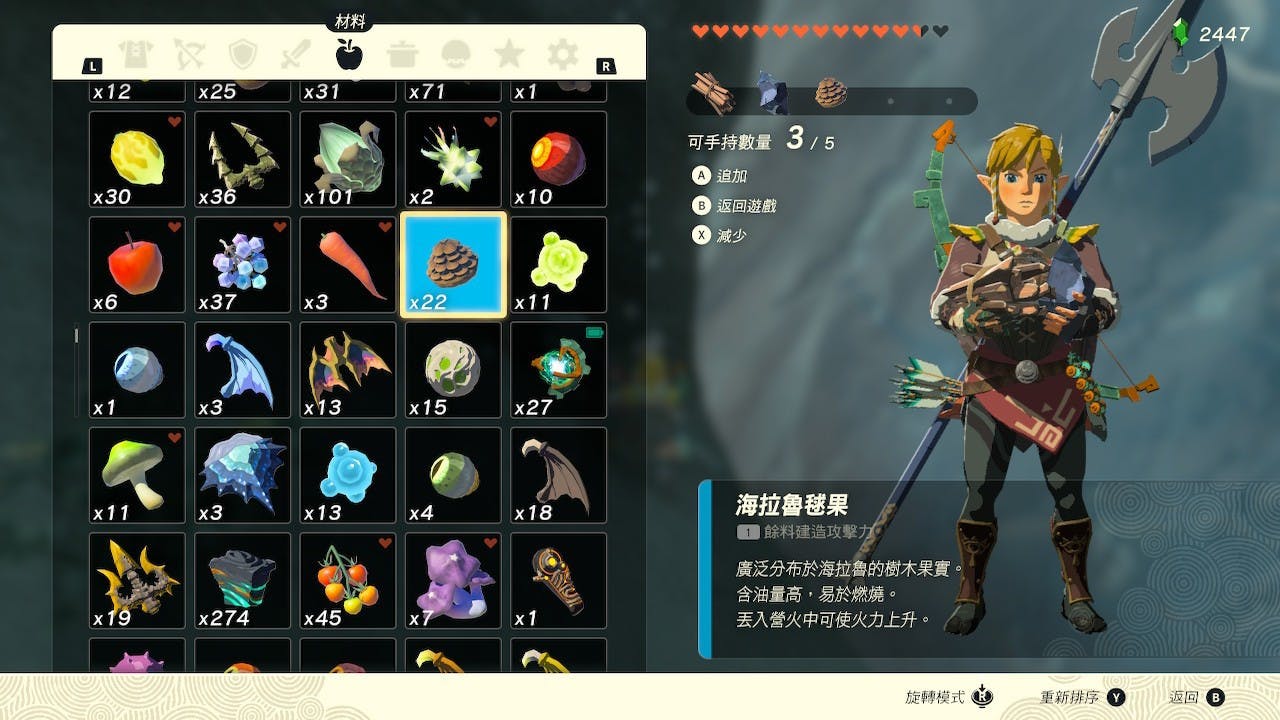Image resolution: width=1280 pixels, height=720 pixels.
Task: Choose the yellow fruit slot x30
Action: [x=137, y=159]
